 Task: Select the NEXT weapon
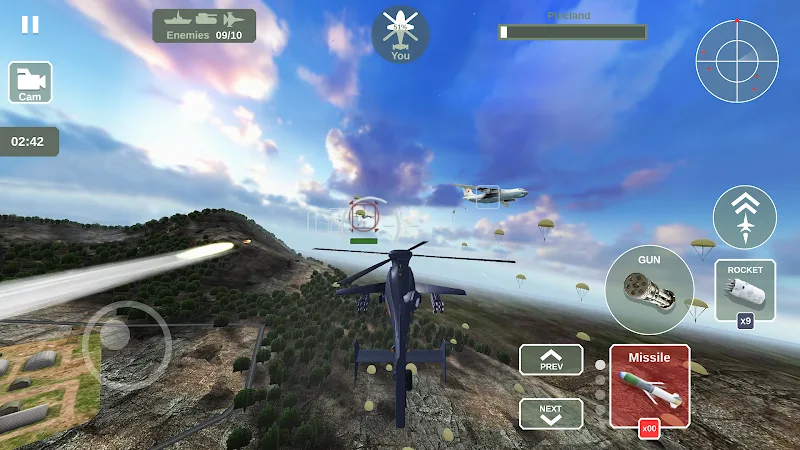tap(550, 412)
